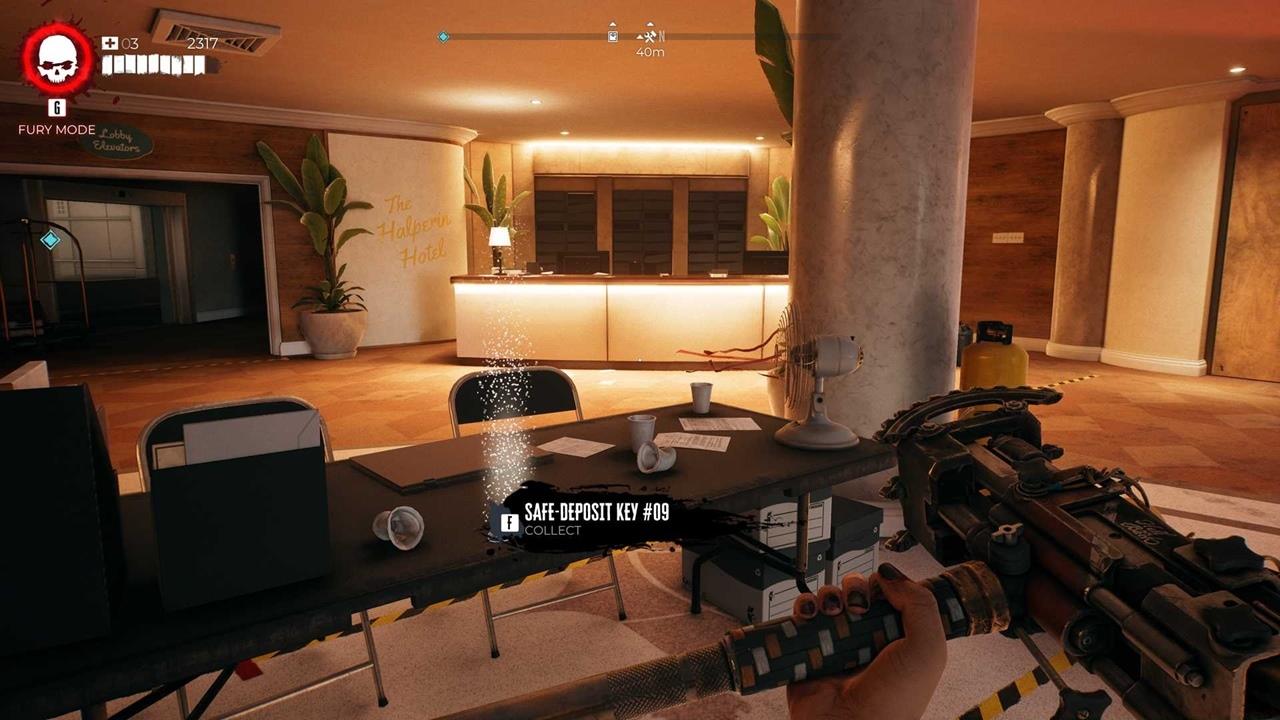Click the triangle marker above the workbench icon
Viewport: 1280px width, 720px height.
[x=648, y=23]
